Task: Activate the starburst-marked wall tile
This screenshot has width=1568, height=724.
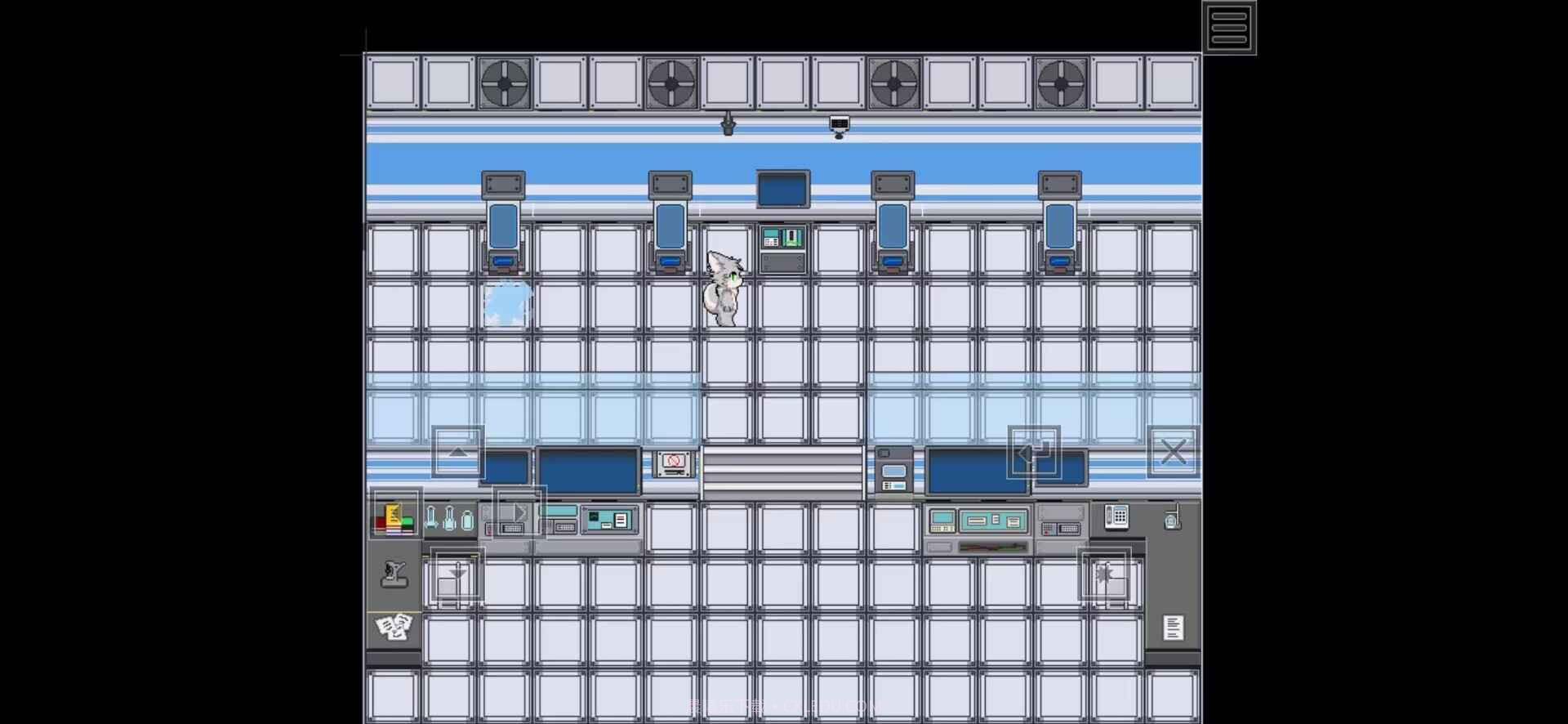Action: 1106,576
